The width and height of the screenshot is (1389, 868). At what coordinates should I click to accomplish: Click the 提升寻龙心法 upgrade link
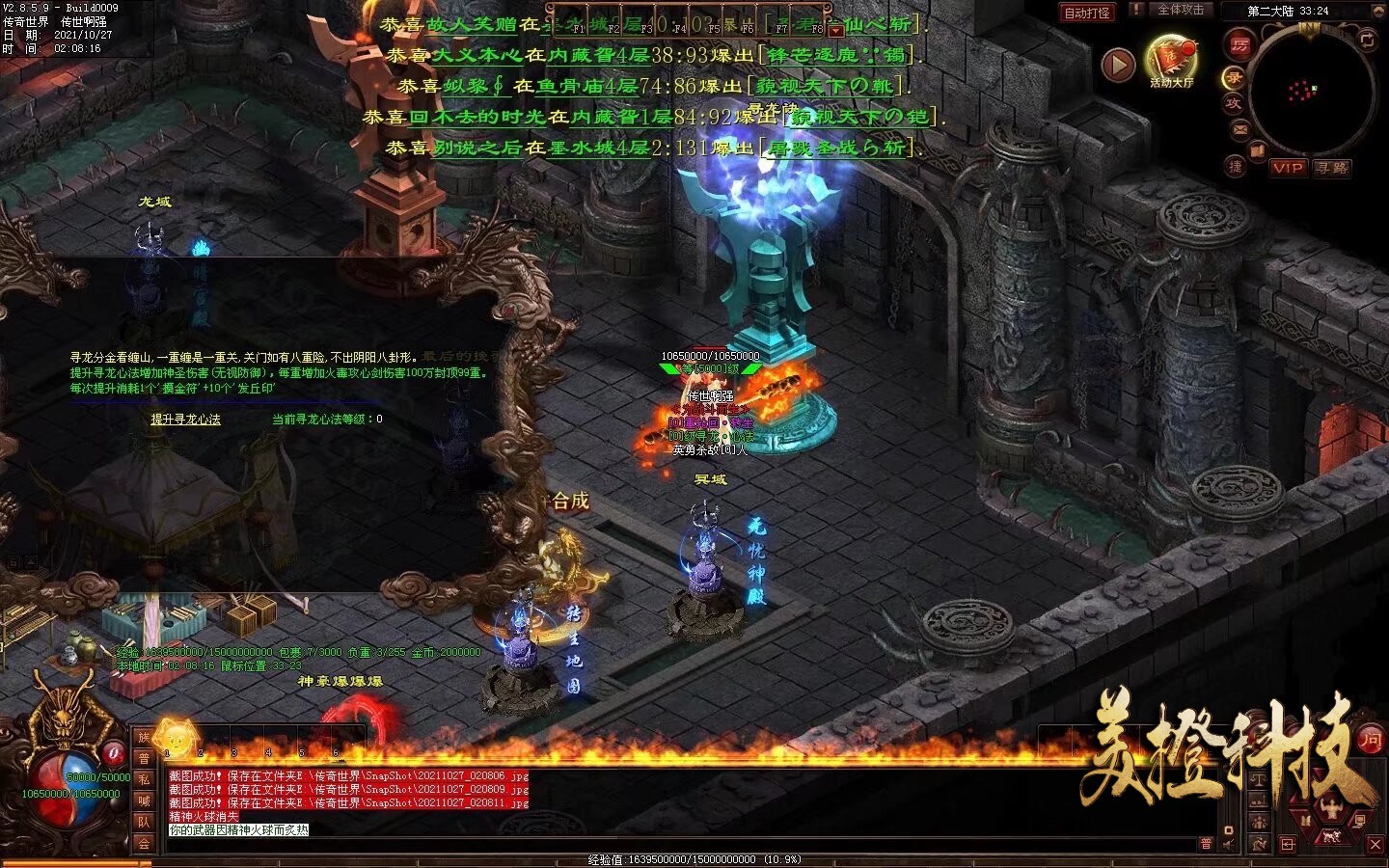pos(185,419)
